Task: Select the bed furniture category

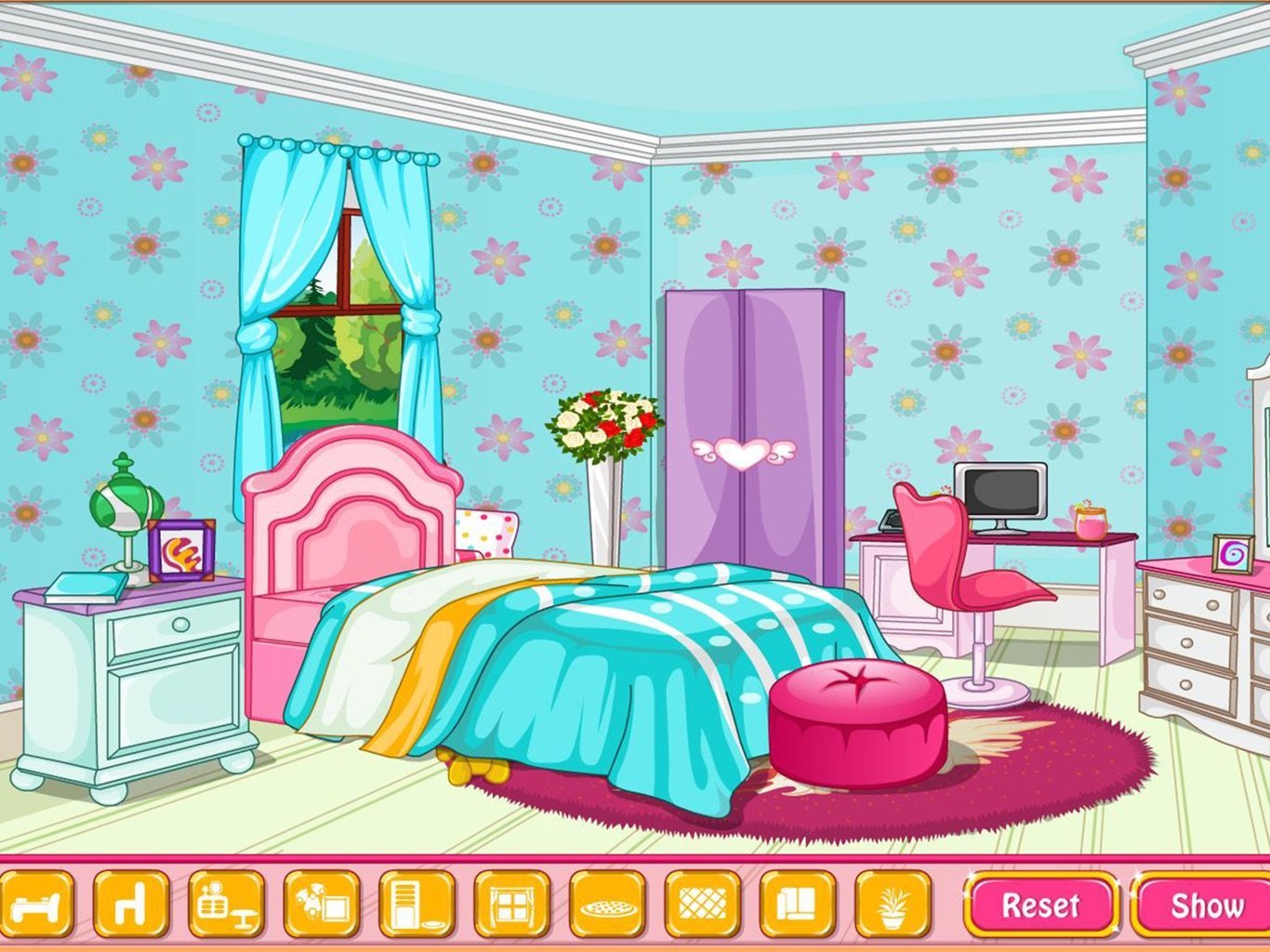Action: click(35, 904)
